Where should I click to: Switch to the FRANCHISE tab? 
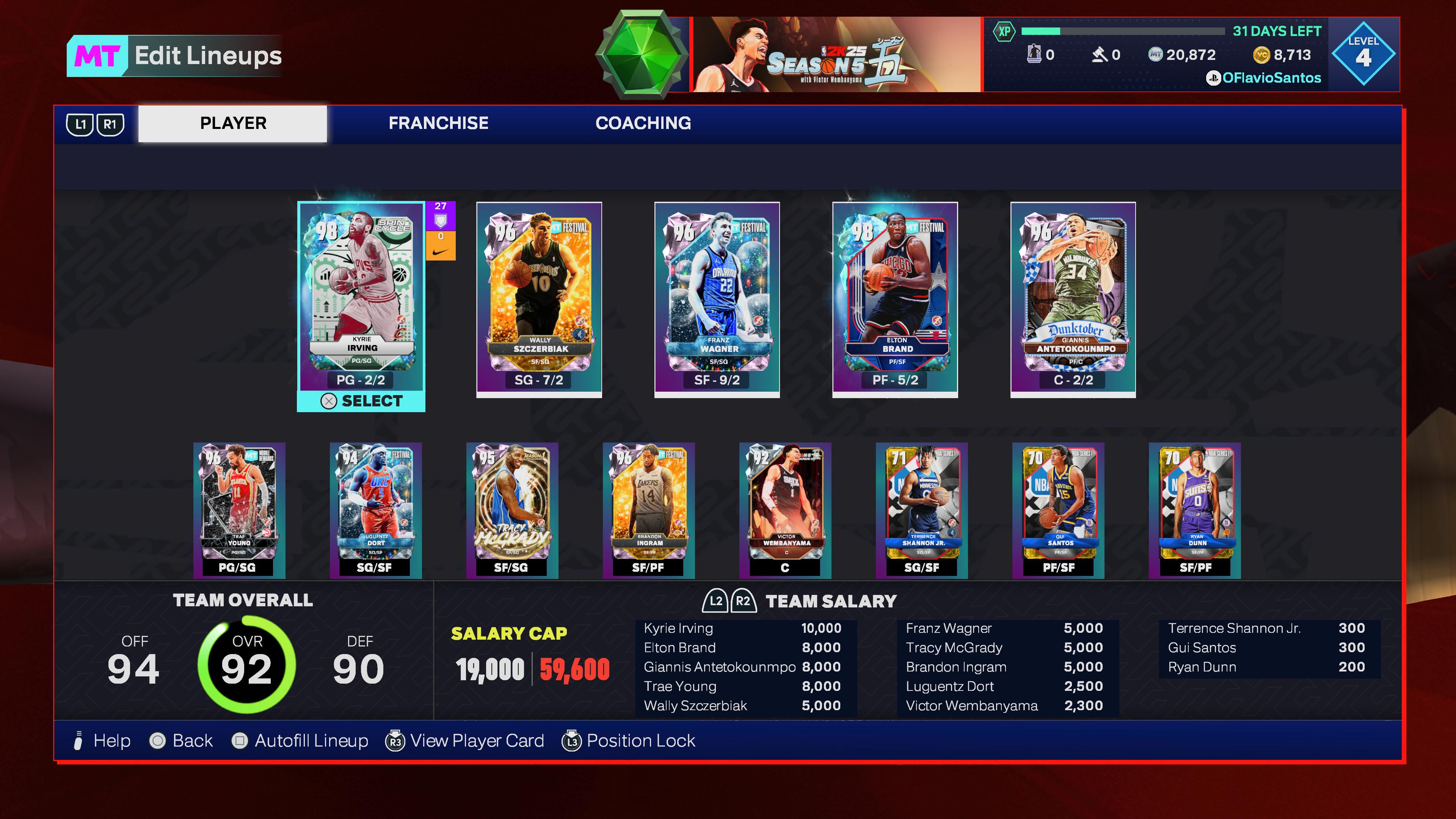(x=438, y=123)
